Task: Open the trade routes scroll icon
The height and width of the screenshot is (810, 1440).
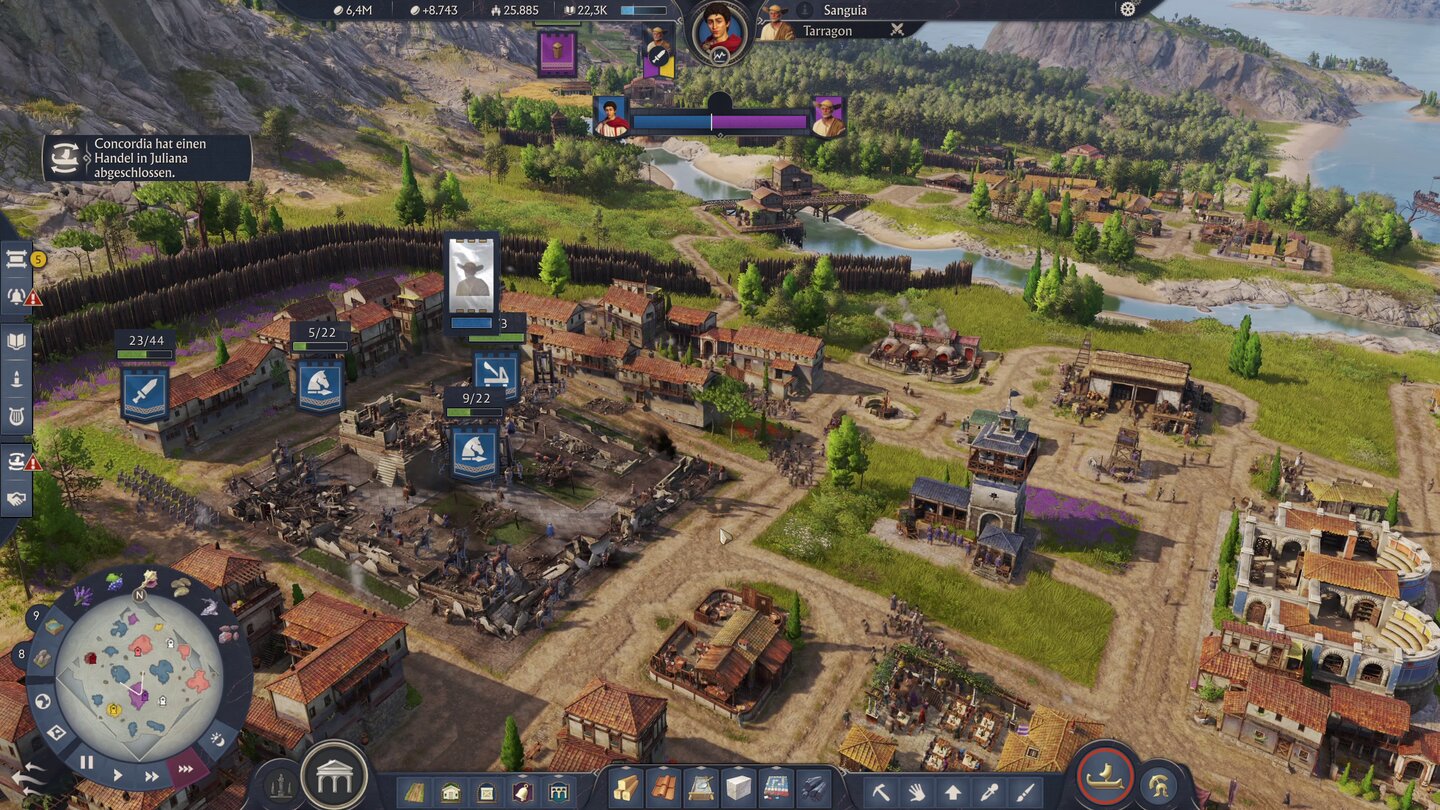Action: pyautogui.click(x=16, y=260)
